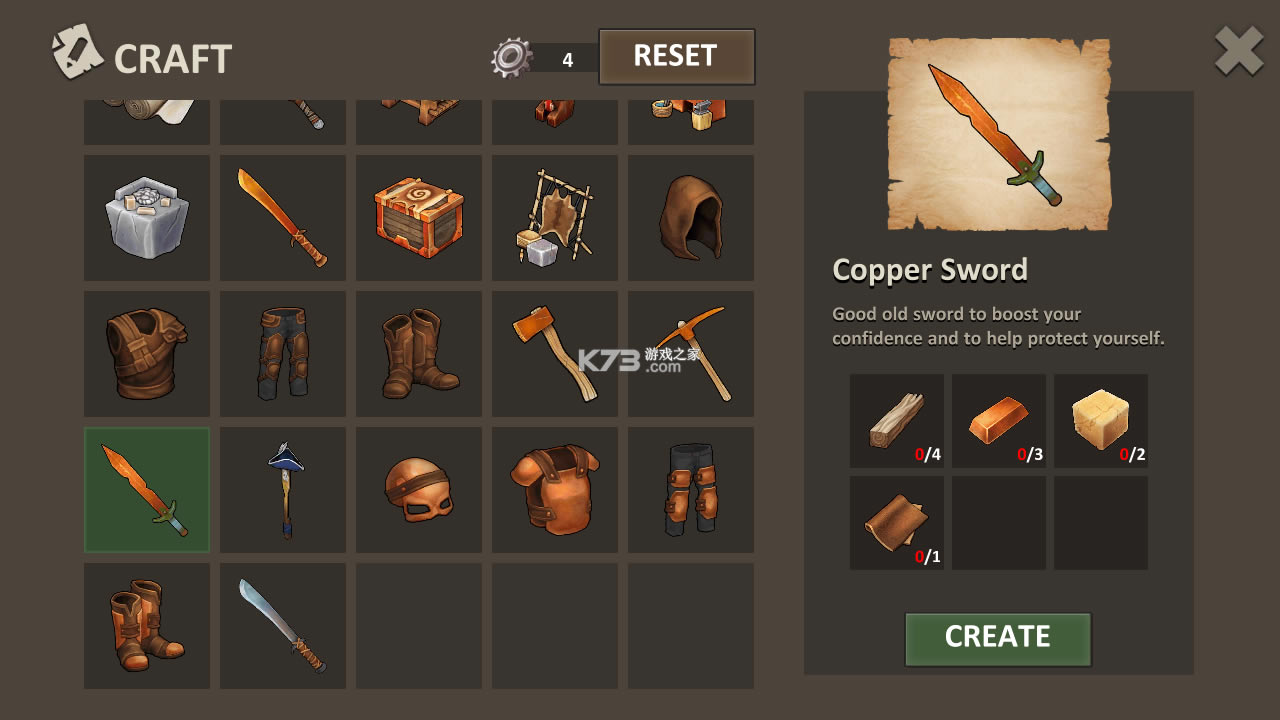The image size is (1280, 720).
Task: Close the craft menu
Action: coord(1238,52)
